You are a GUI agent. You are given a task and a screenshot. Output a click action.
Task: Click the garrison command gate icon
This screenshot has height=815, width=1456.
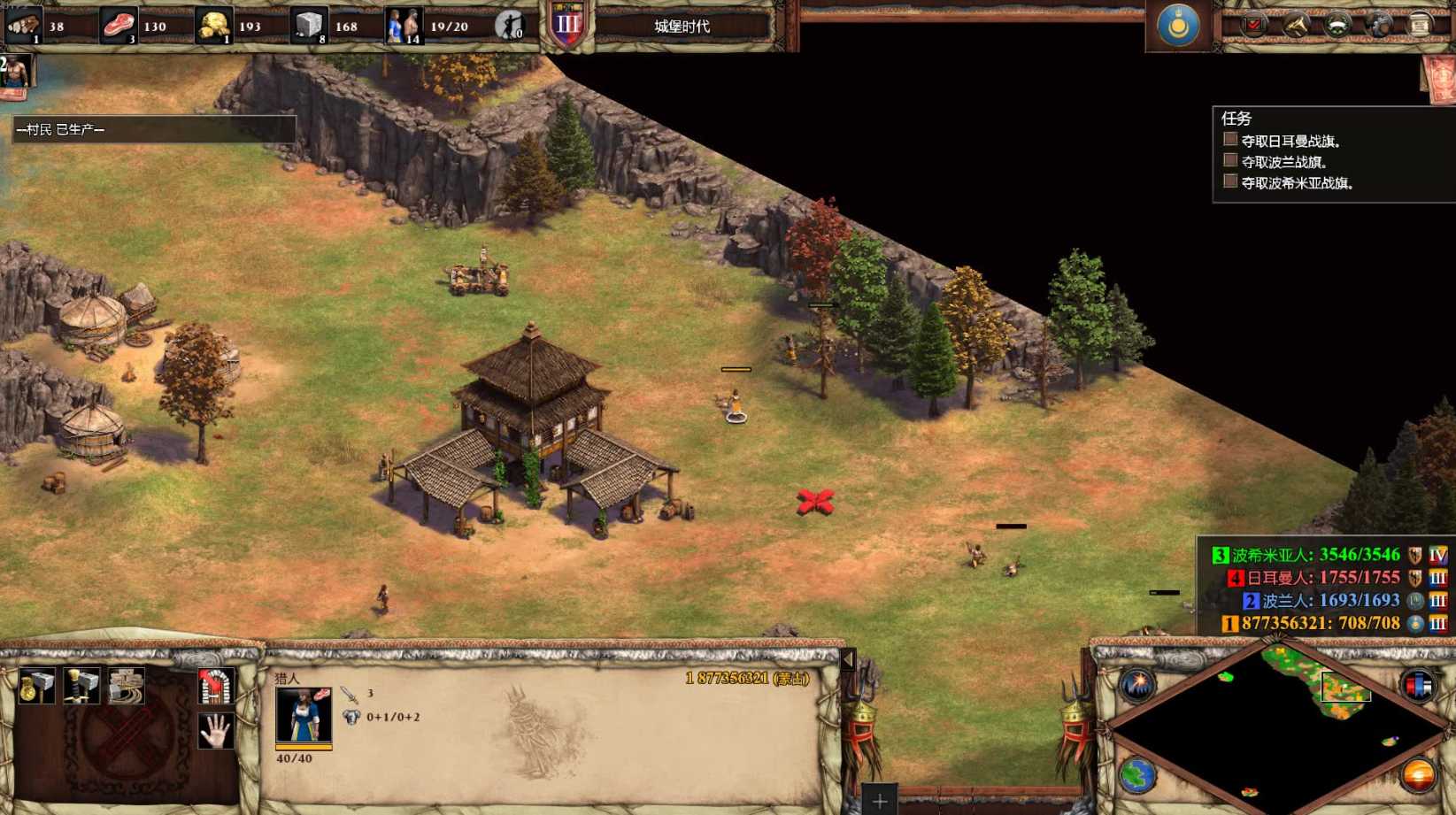click(215, 687)
